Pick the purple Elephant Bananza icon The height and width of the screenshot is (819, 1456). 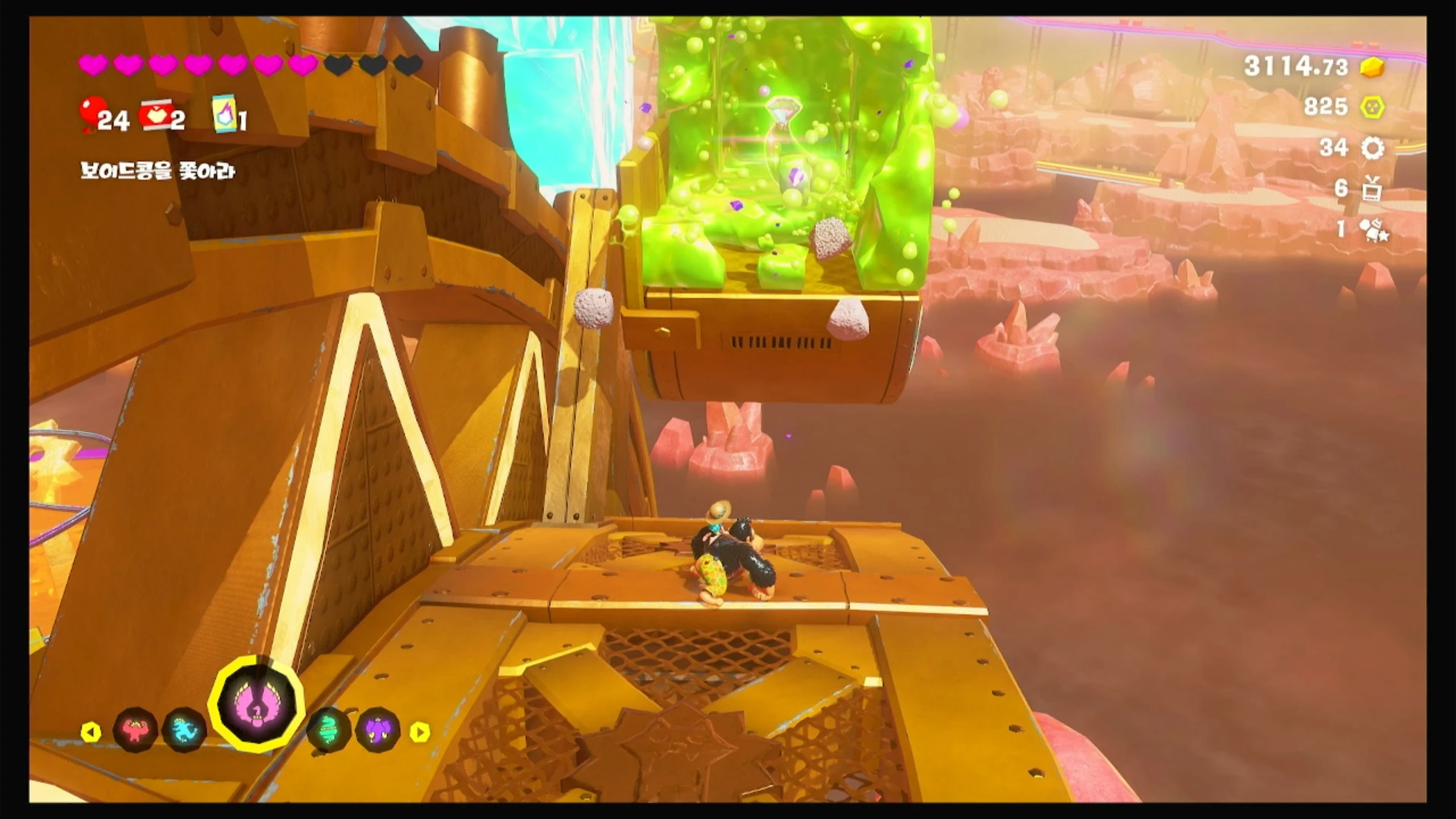click(378, 730)
